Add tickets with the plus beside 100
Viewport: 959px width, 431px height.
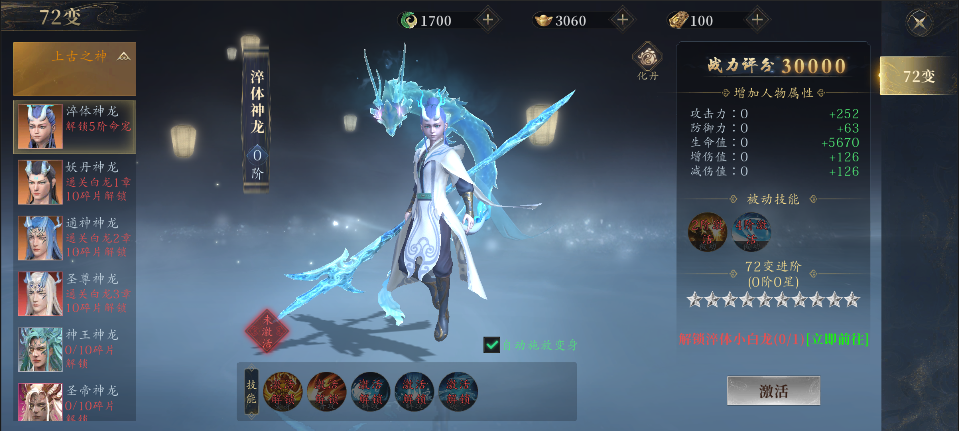(757, 20)
